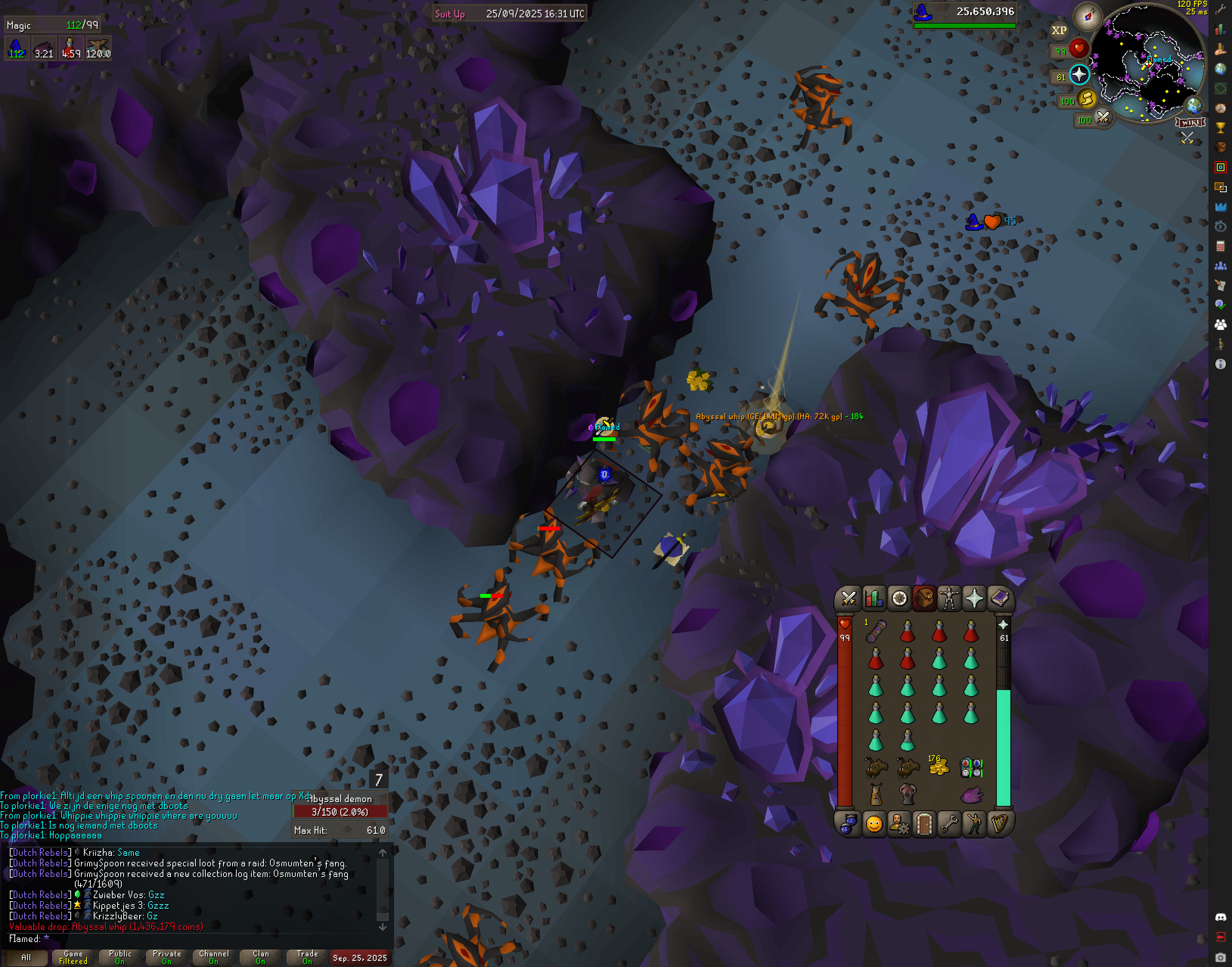The height and width of the screenshot is (967, 1232).
Task: Select the slayer scroll with count 1
Action: pos(875,631)
